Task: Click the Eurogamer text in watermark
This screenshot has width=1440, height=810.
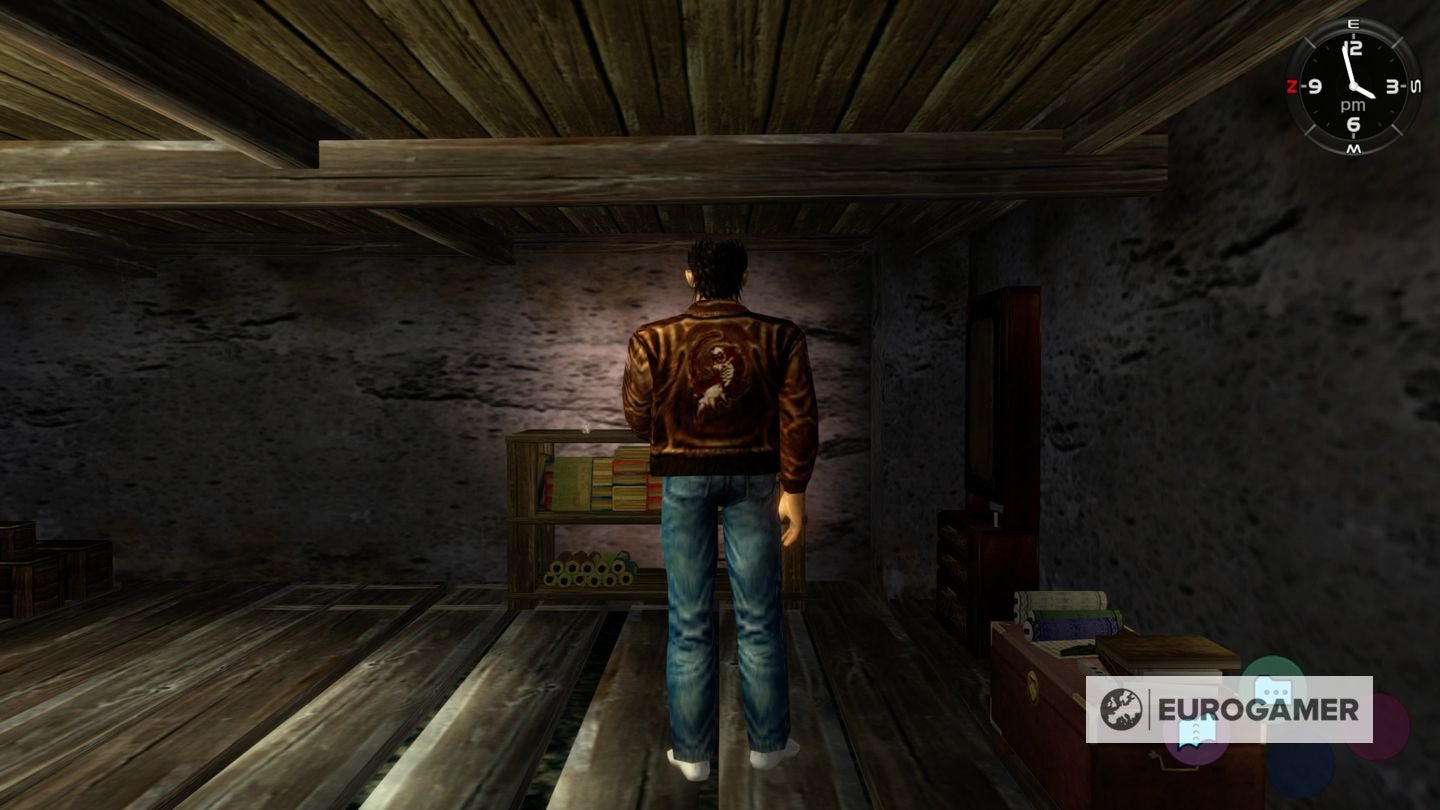Action: click(1257, 709)
